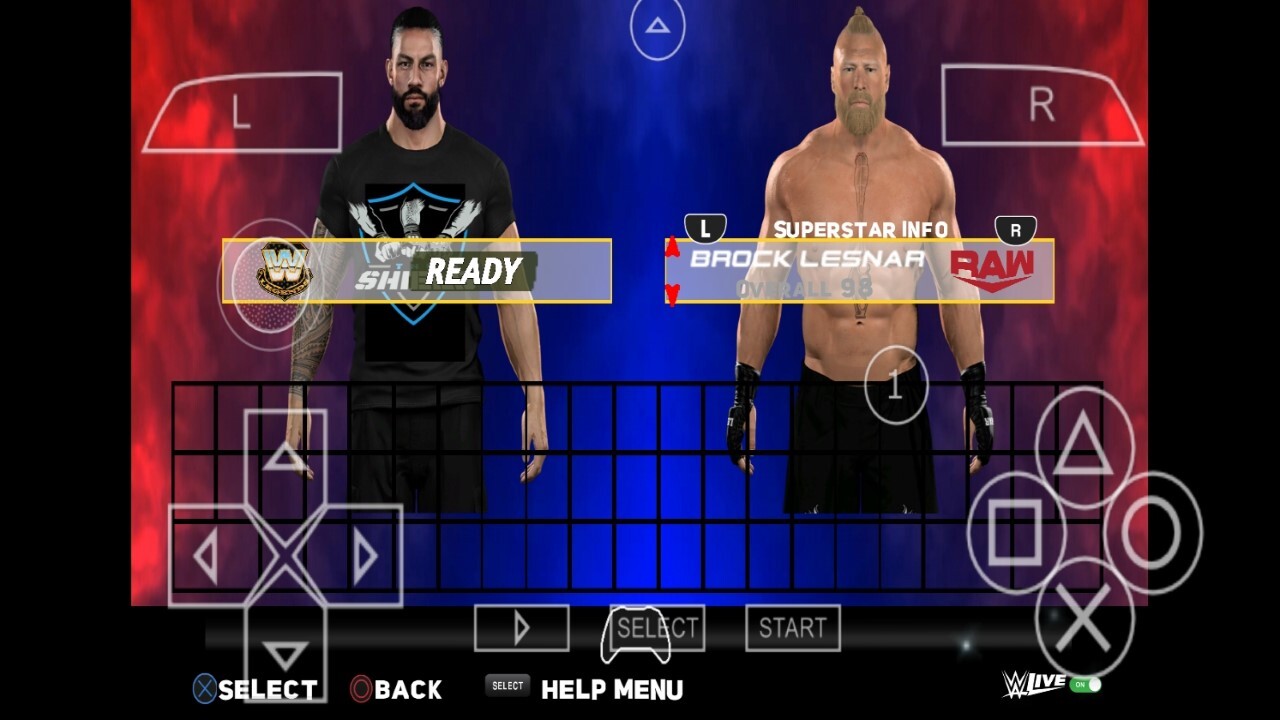Screen dimensions: 1280x720
Task: Click the player one READY banner
Action: tap(417, 271)
